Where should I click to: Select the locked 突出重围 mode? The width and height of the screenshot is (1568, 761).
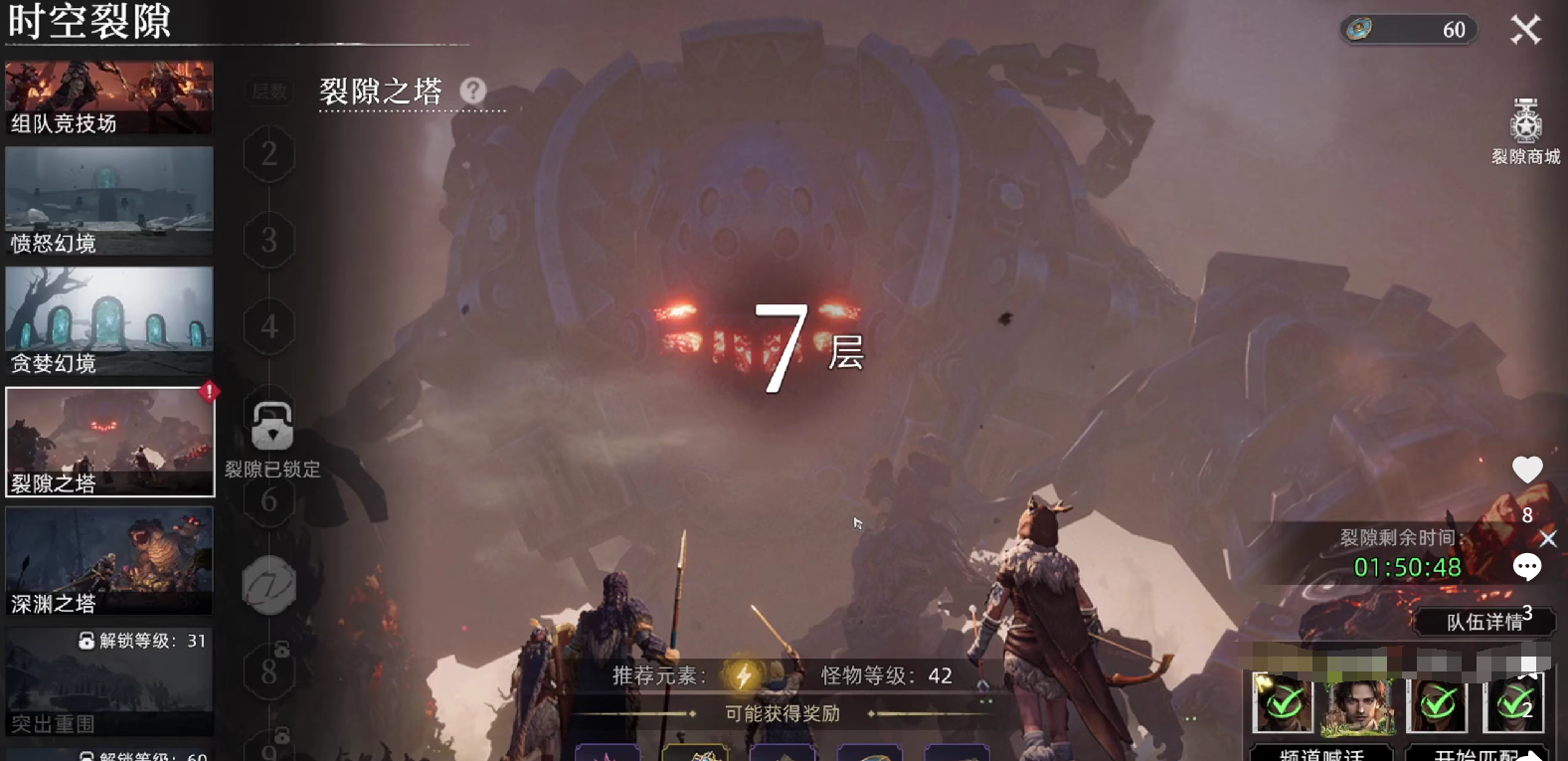(109, 682)
